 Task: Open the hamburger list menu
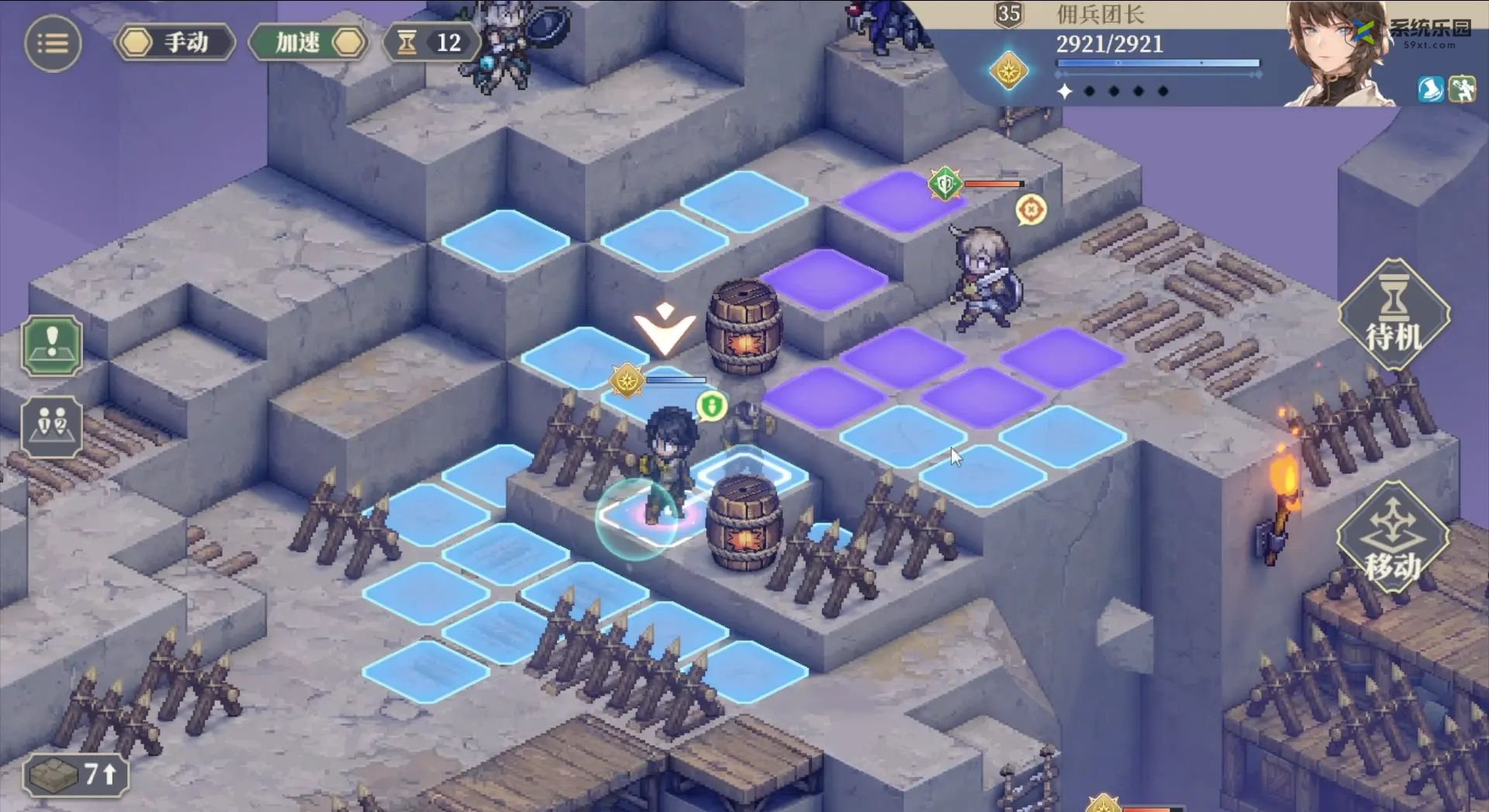(53, 43)
